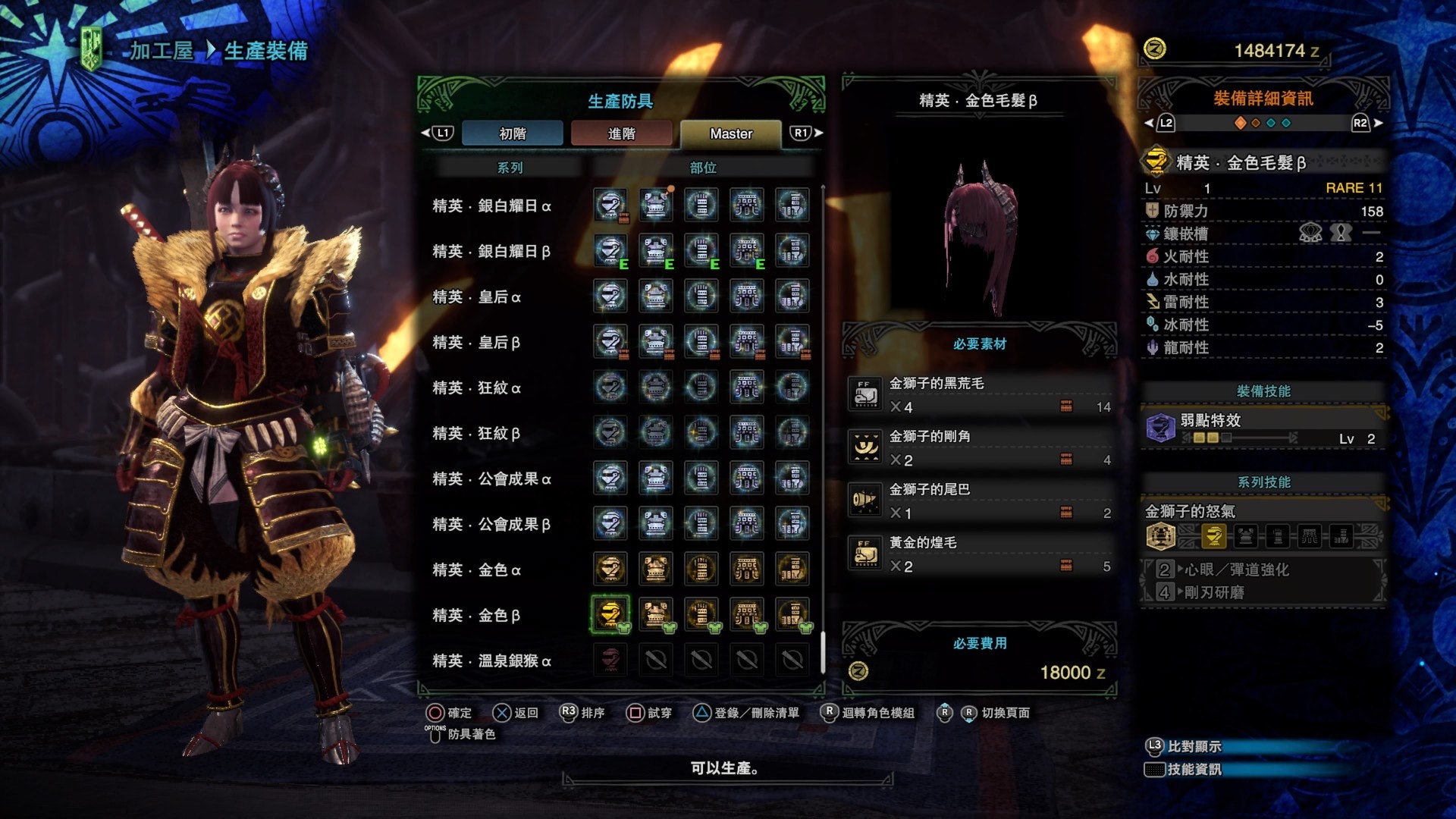The width and height of the screenshot is (1456, 819).
Task: Select the 金獅子的黑荒毛 material row
Action: pos(980,394)
